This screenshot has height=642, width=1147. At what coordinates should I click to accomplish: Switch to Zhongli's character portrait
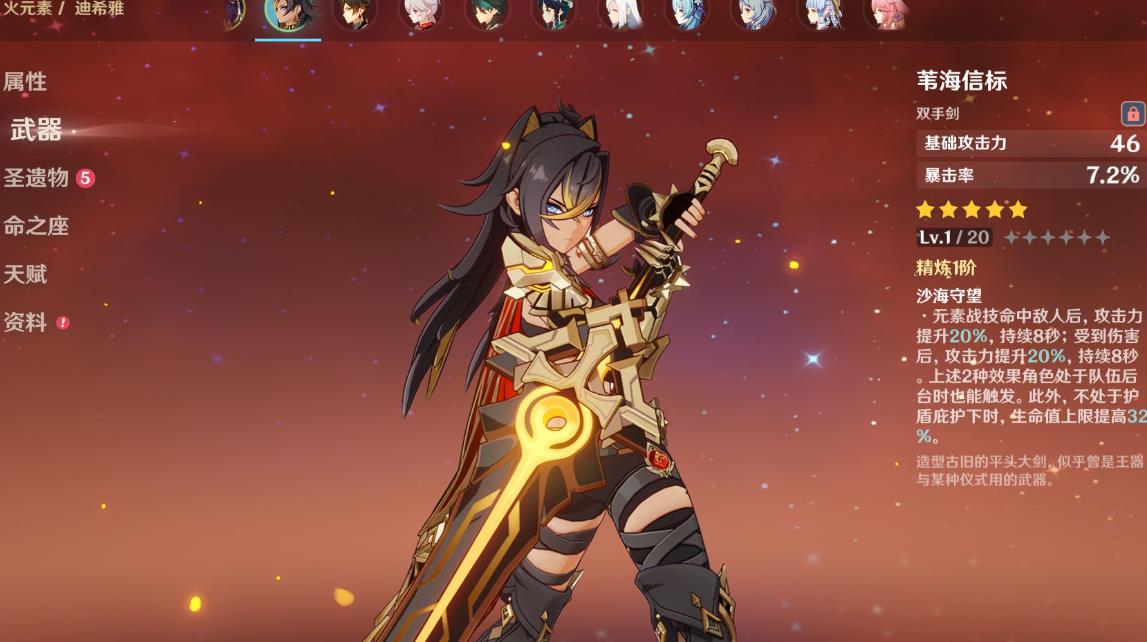pos(354,14)
